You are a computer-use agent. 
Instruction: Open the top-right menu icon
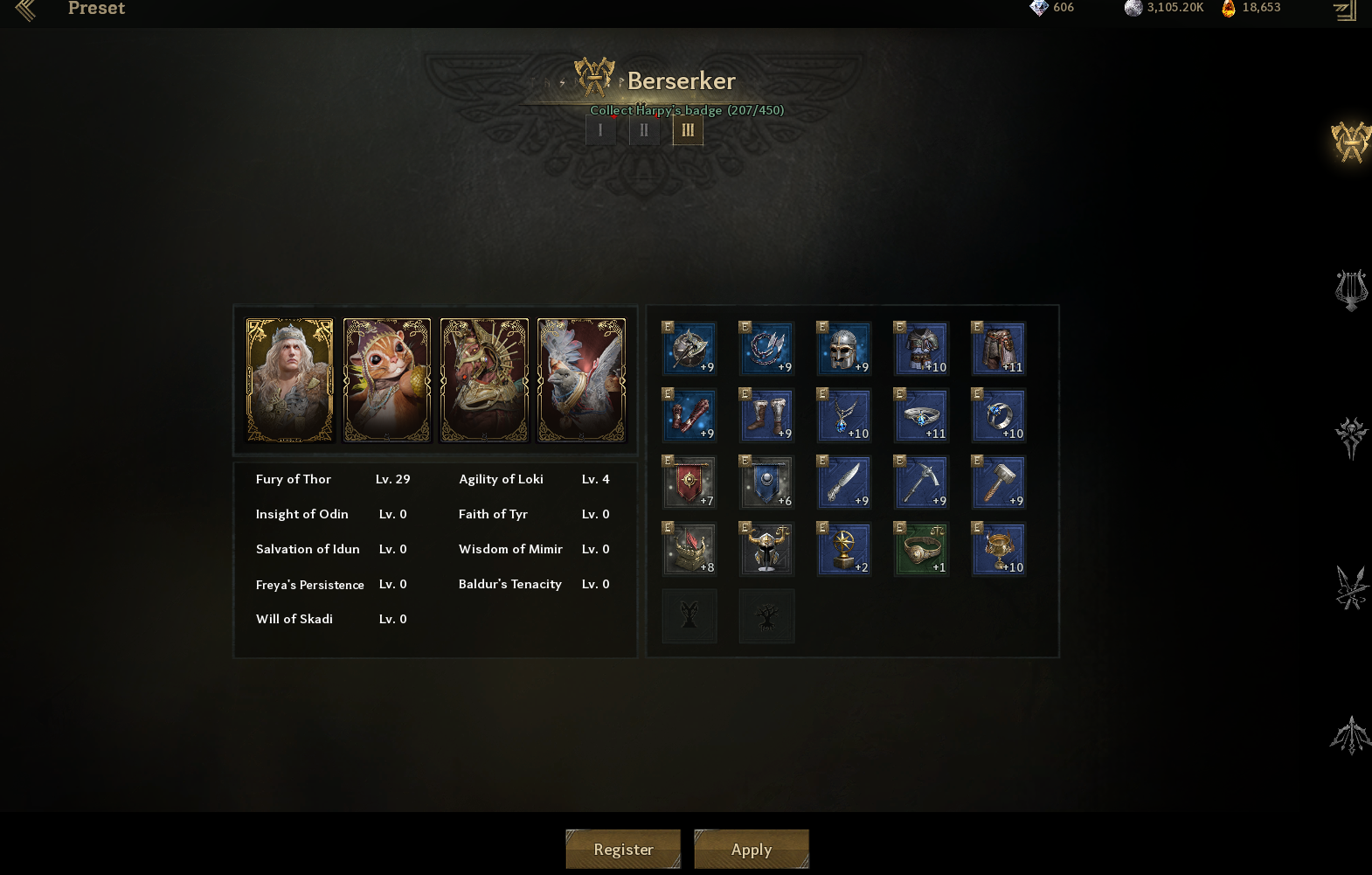1344,10
